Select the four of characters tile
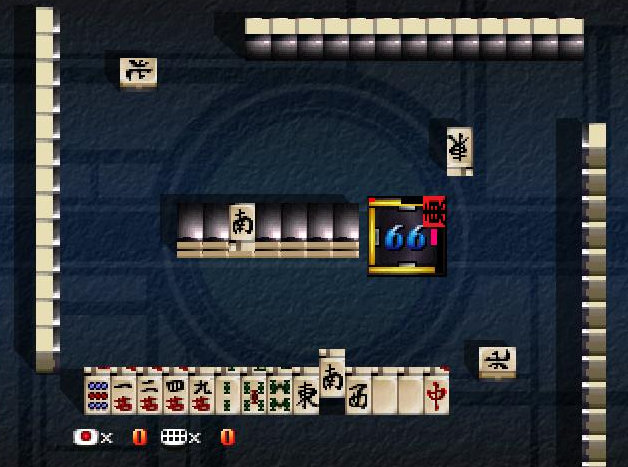The height and width of the screenshot is (467, 628). pos(175,392)
